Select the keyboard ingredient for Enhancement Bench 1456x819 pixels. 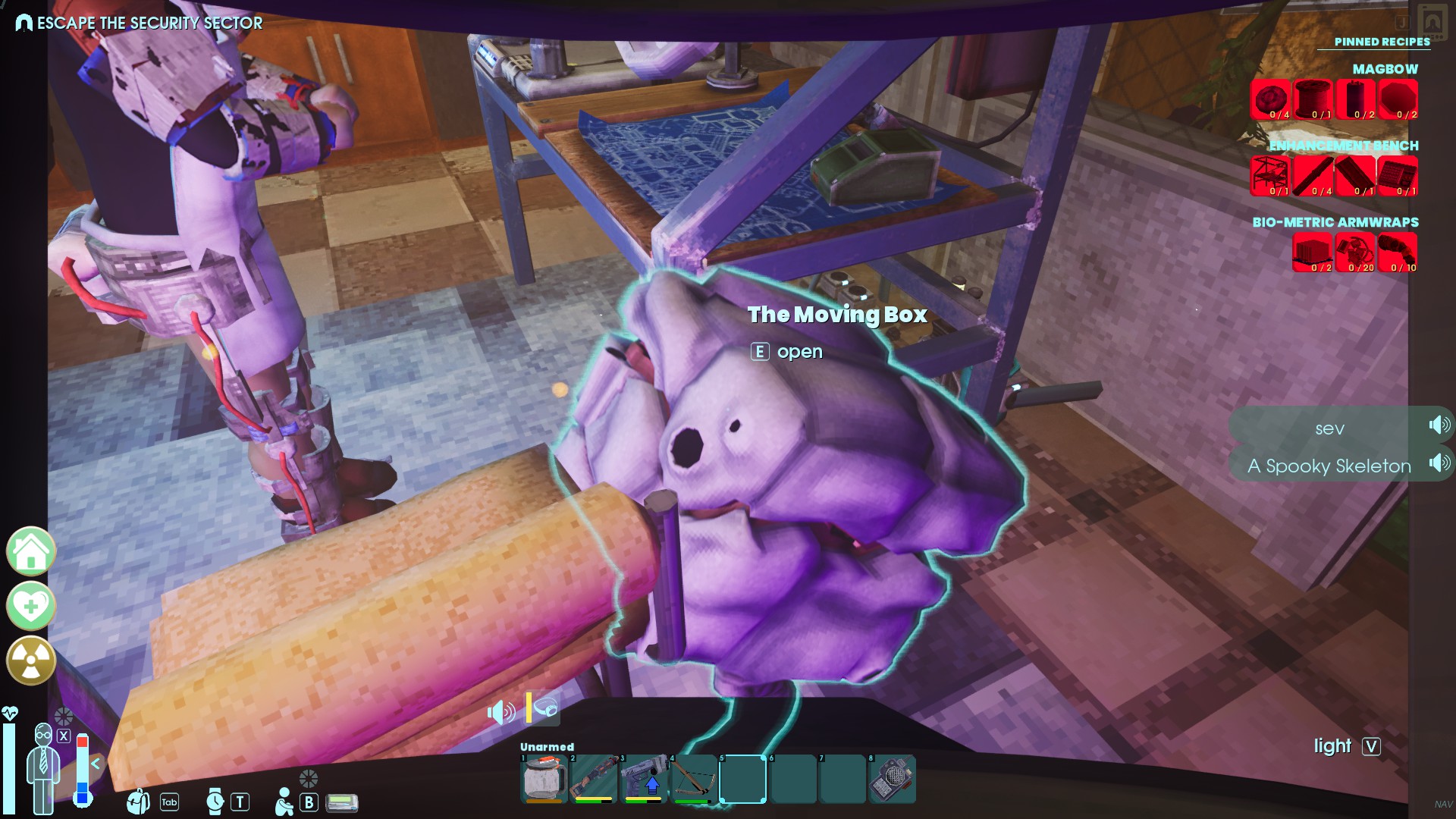[1397, 176]
